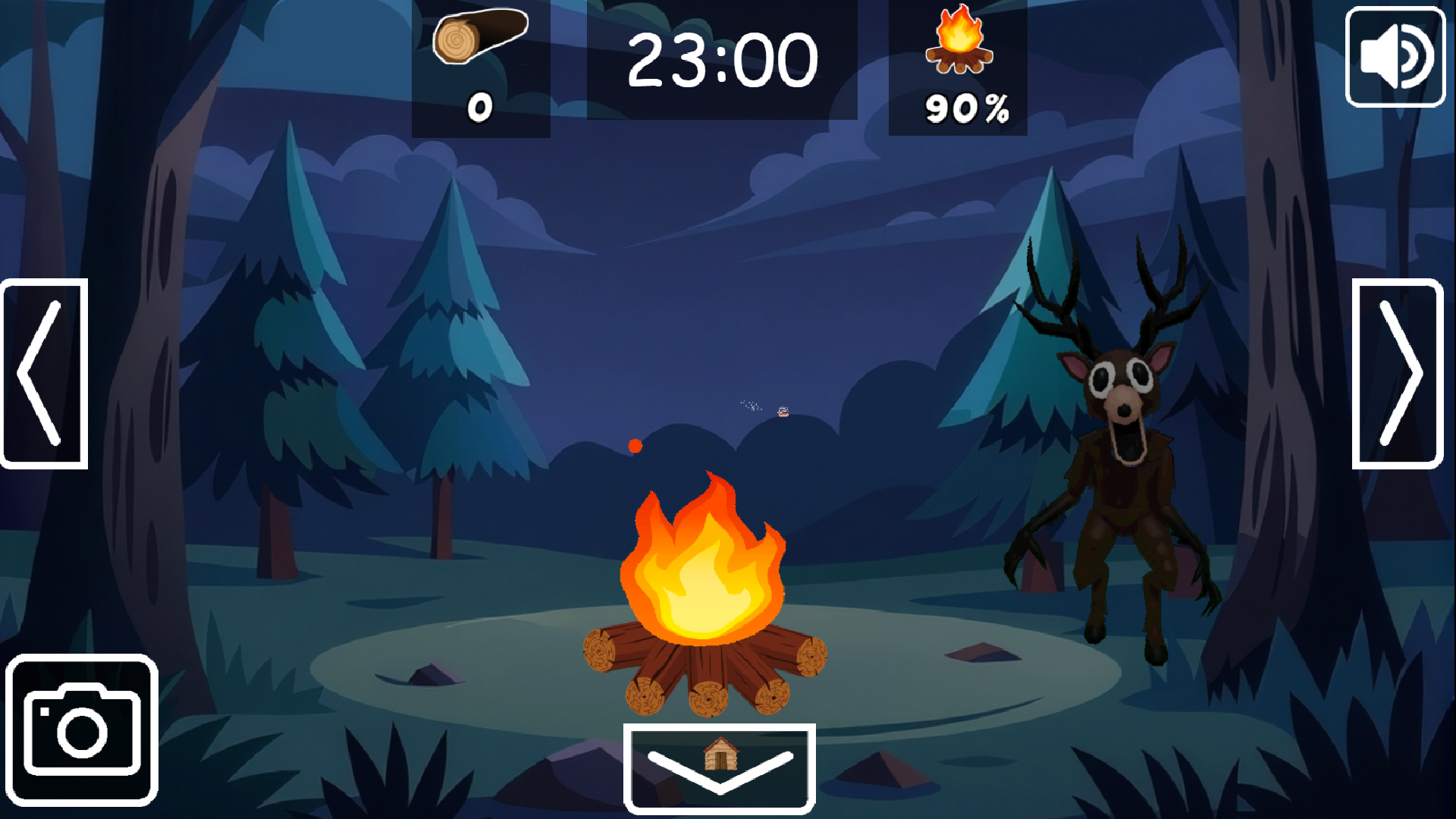Navigate left using the left arrow

pyautogui.click(x=43, y=373)
